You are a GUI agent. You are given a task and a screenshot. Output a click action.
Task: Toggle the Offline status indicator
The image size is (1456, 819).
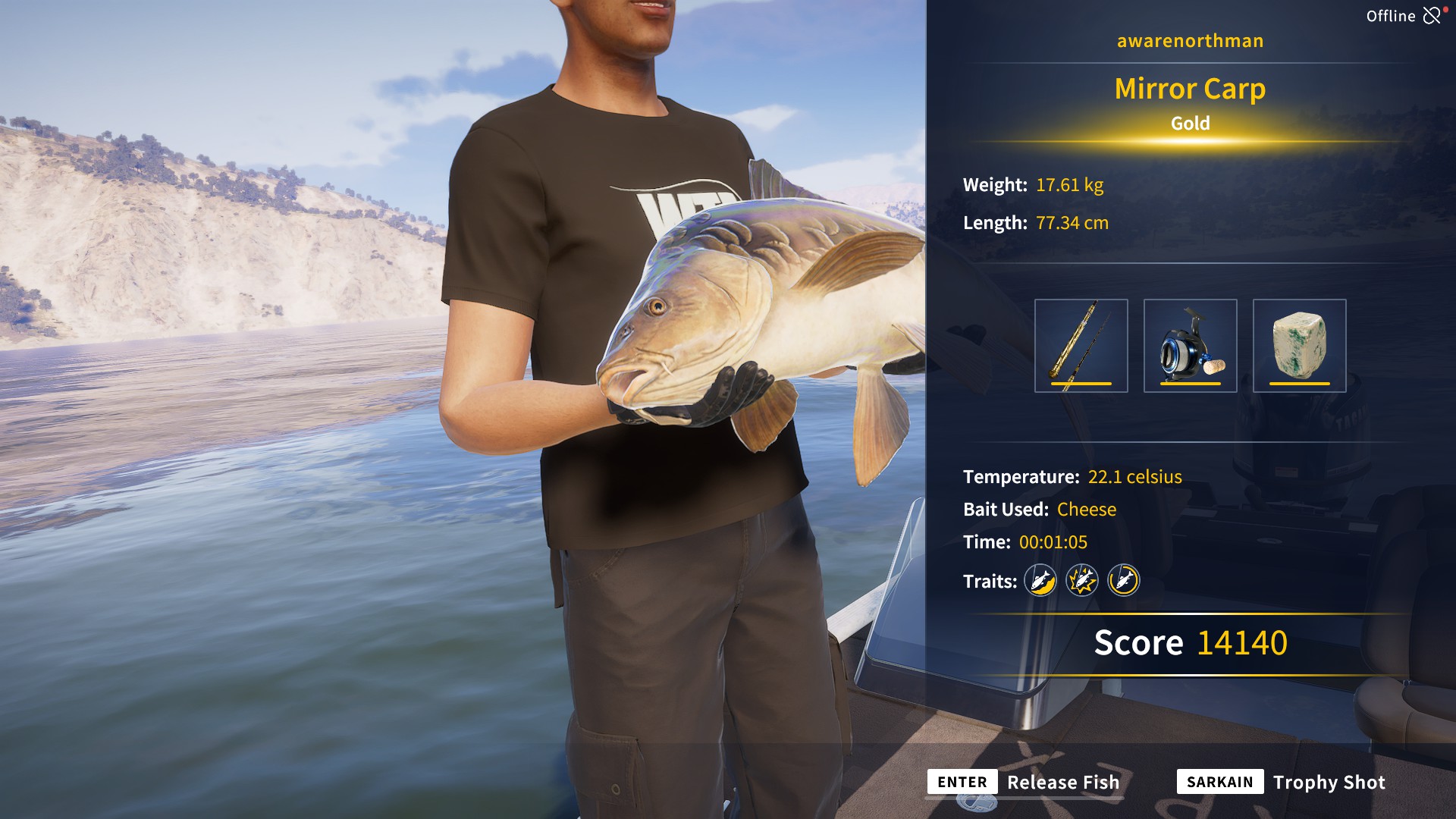click(x=1390, y=14)
